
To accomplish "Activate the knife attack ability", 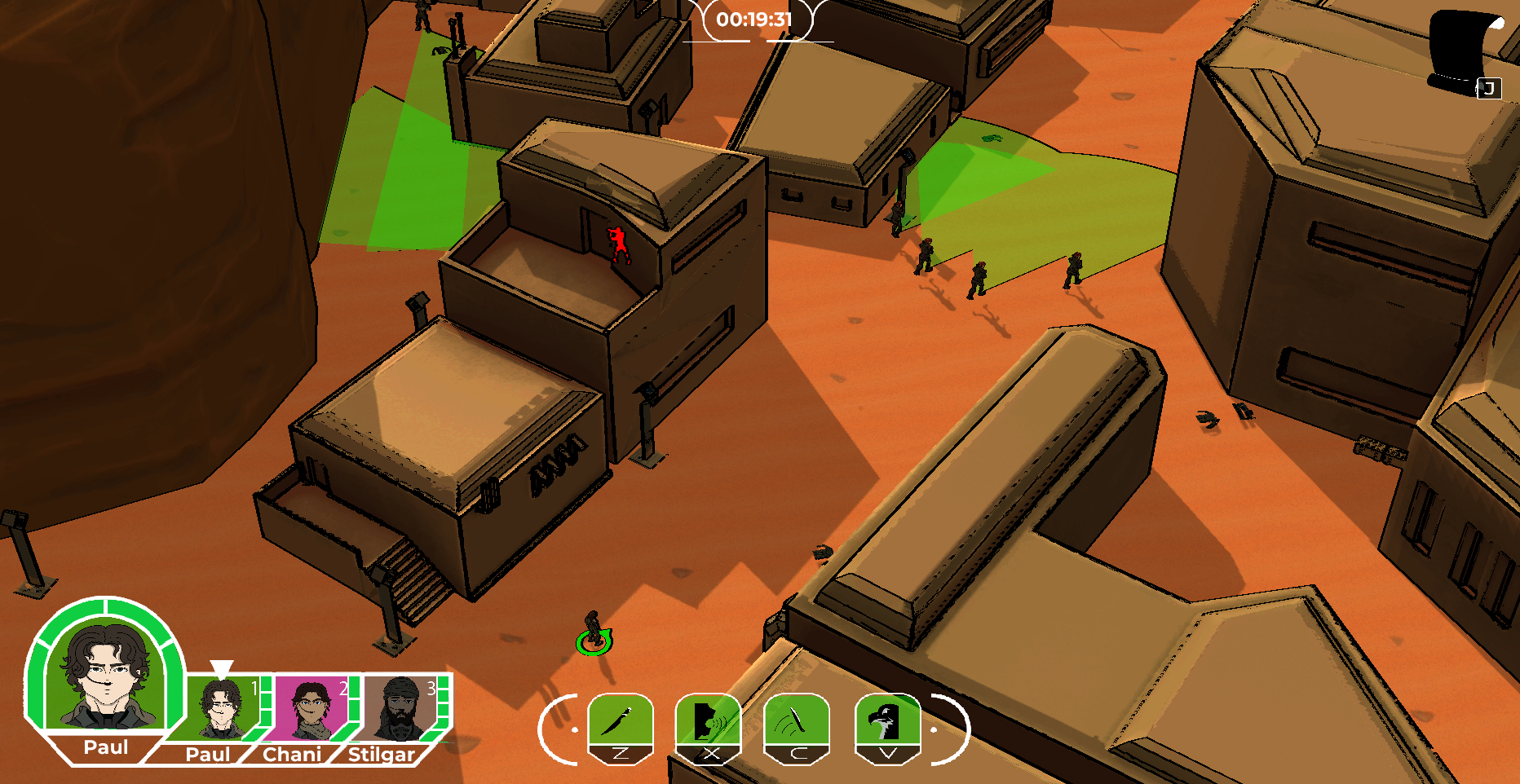I will 621,720.
